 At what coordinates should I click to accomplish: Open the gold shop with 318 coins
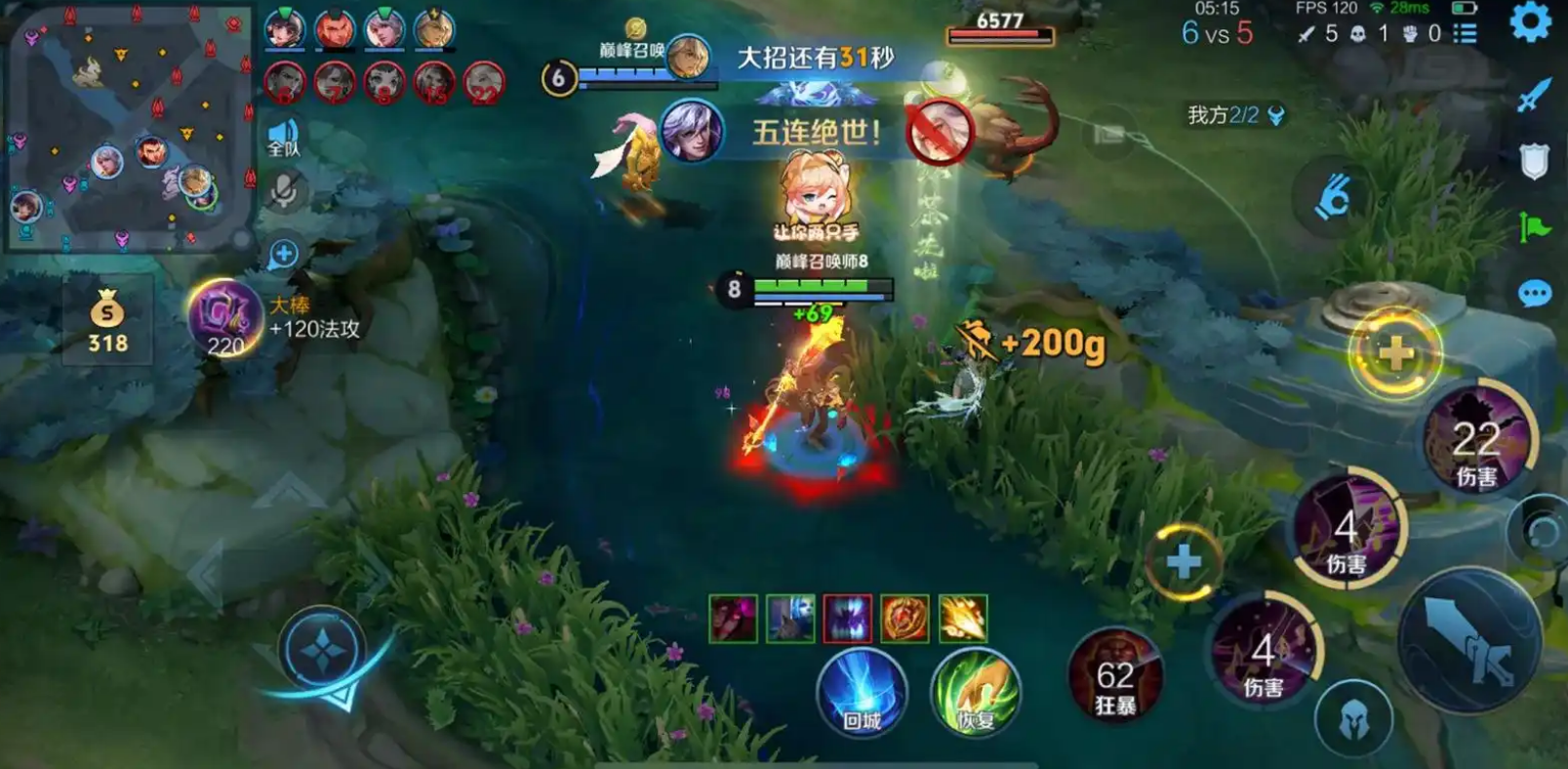coord(107,320)
